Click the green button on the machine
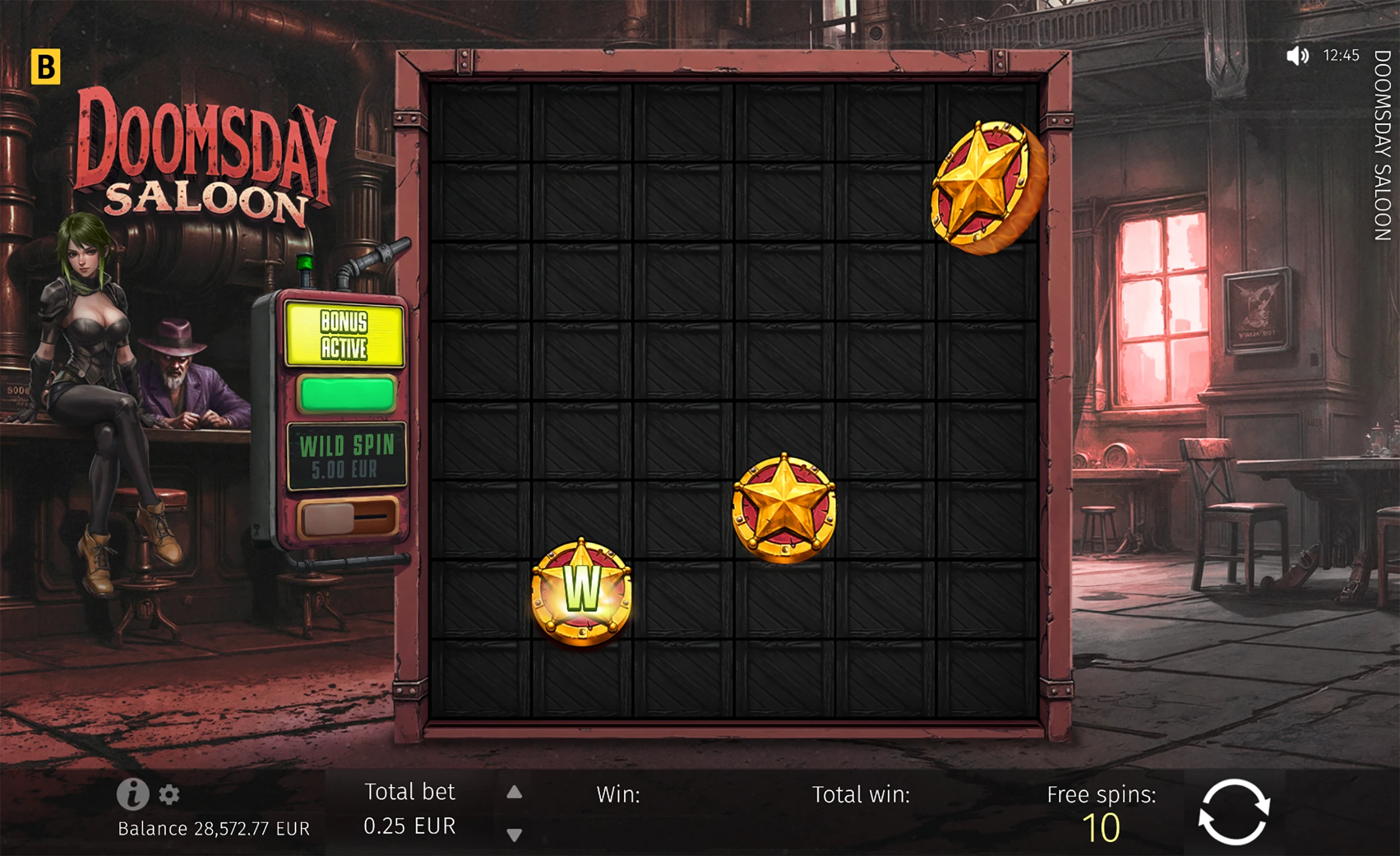1400x856 pixels. point(347,394)
